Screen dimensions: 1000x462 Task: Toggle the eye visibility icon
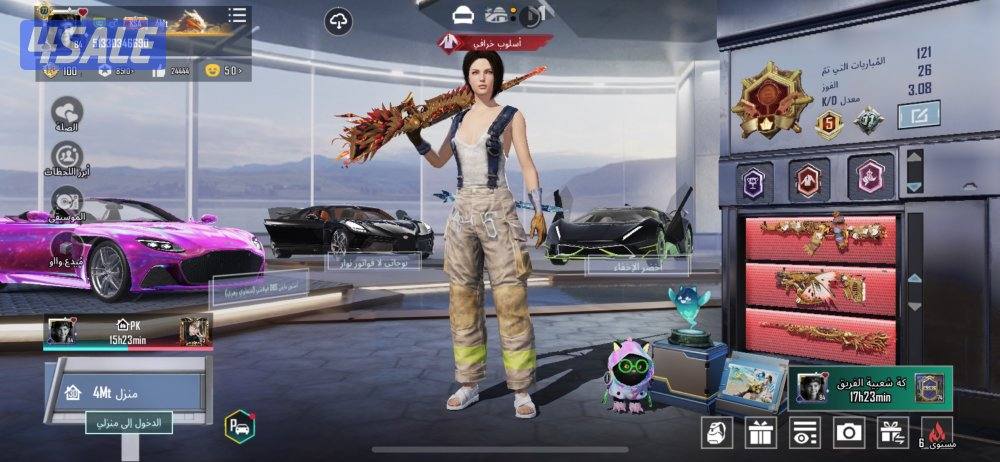pos(803,432)
